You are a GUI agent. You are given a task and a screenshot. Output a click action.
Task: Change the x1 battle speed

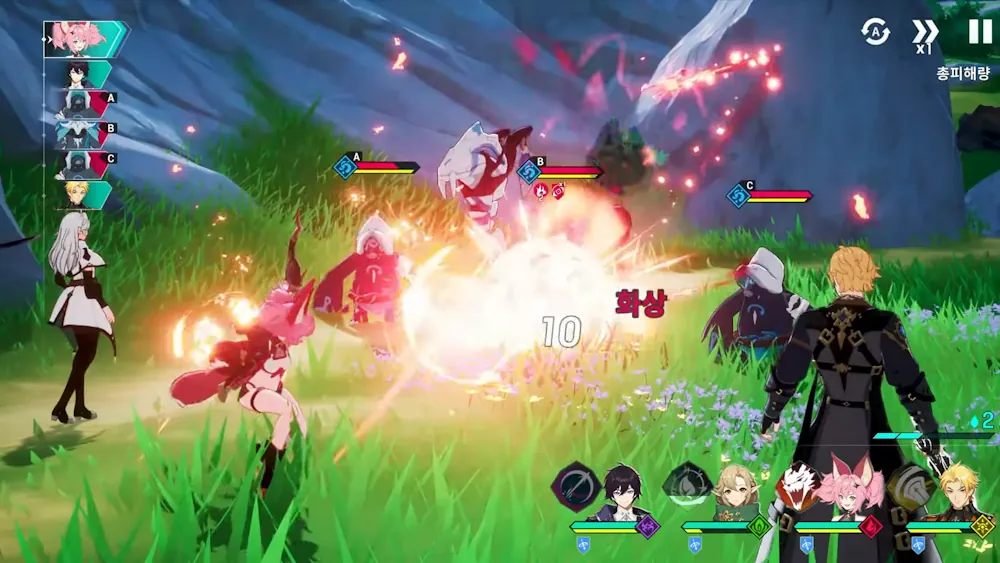point(925,34)
